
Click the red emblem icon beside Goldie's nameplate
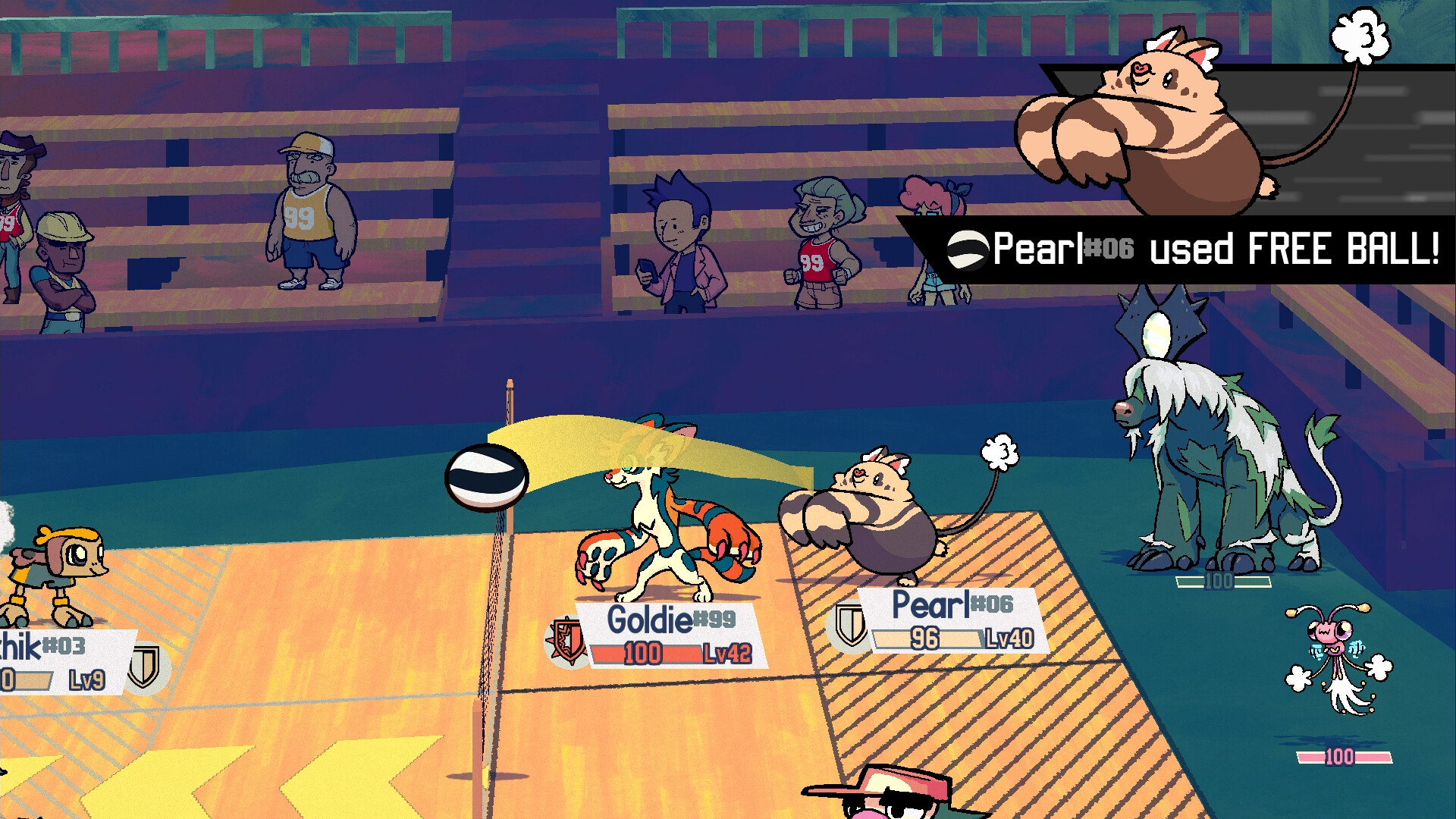coord(566,640)
